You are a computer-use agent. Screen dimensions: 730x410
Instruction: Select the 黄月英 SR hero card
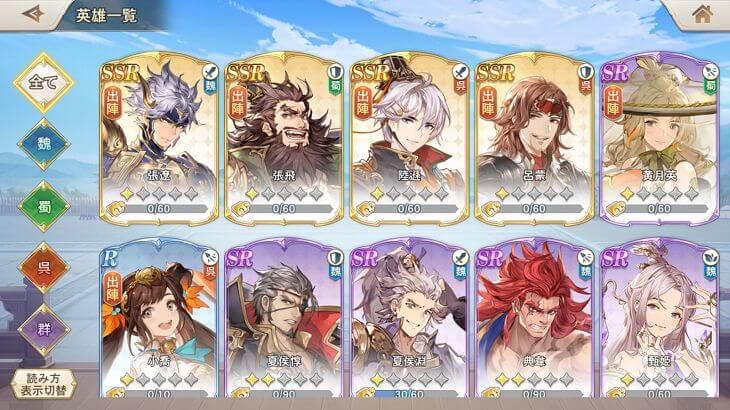(658, 137)
